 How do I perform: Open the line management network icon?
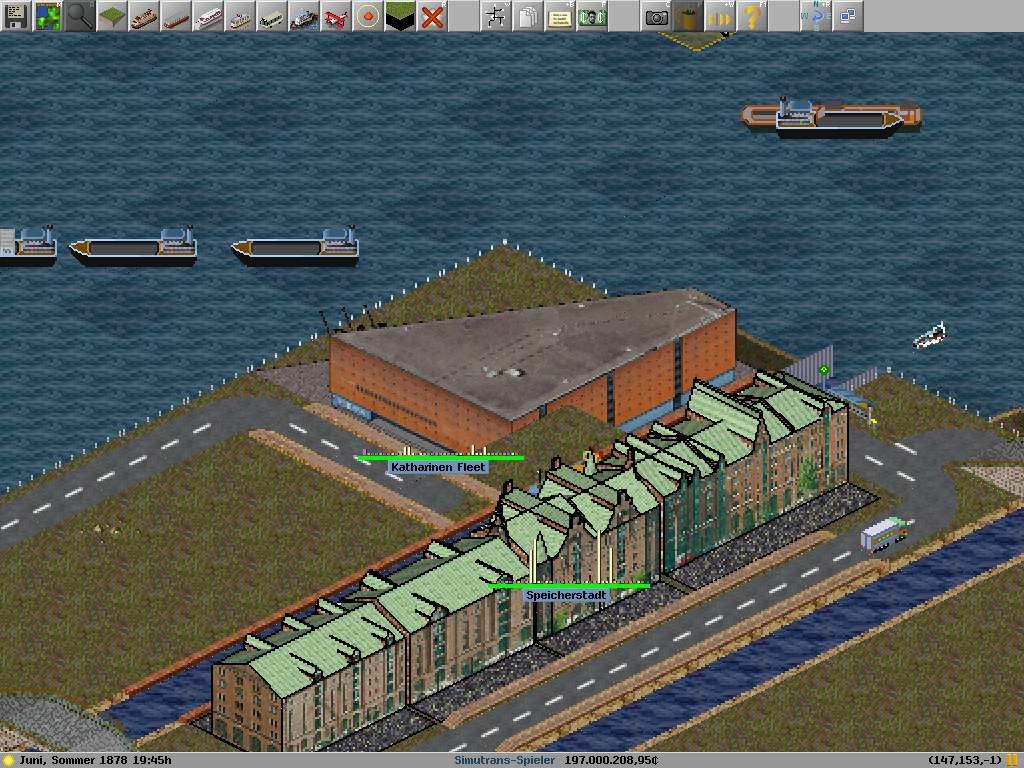point(495,16)
